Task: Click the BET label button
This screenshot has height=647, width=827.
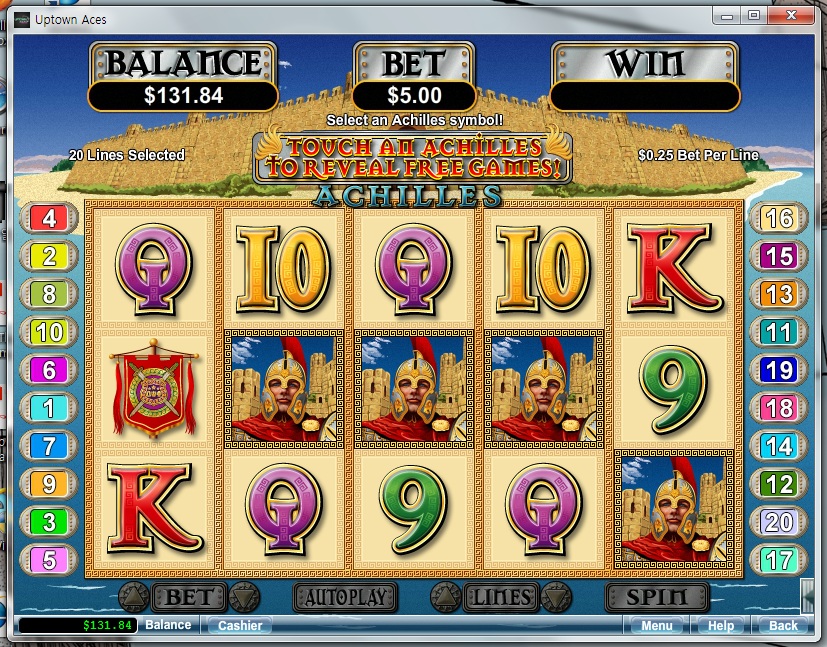Action: 188,598
